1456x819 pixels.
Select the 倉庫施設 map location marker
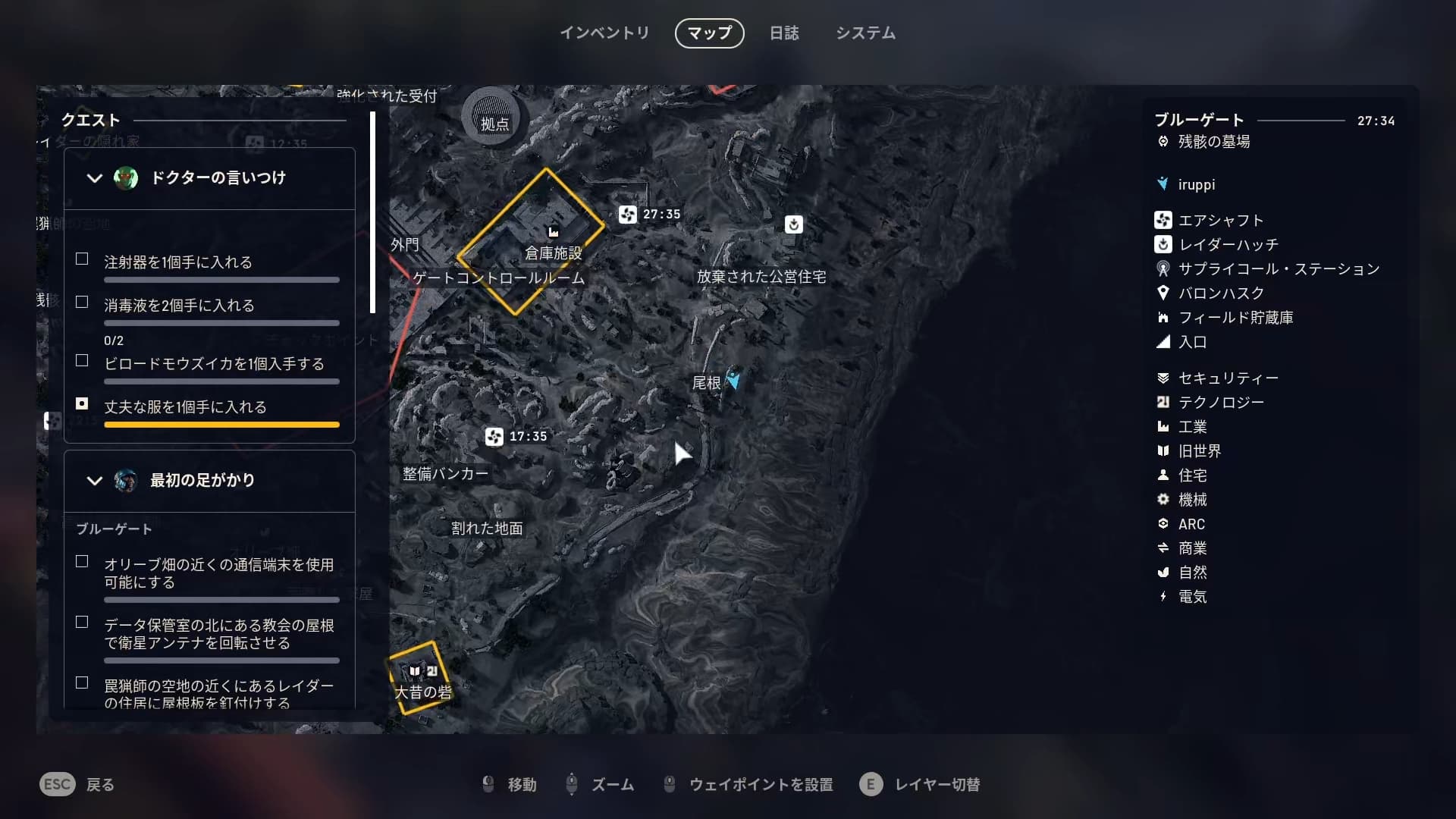tap(554, 232)
